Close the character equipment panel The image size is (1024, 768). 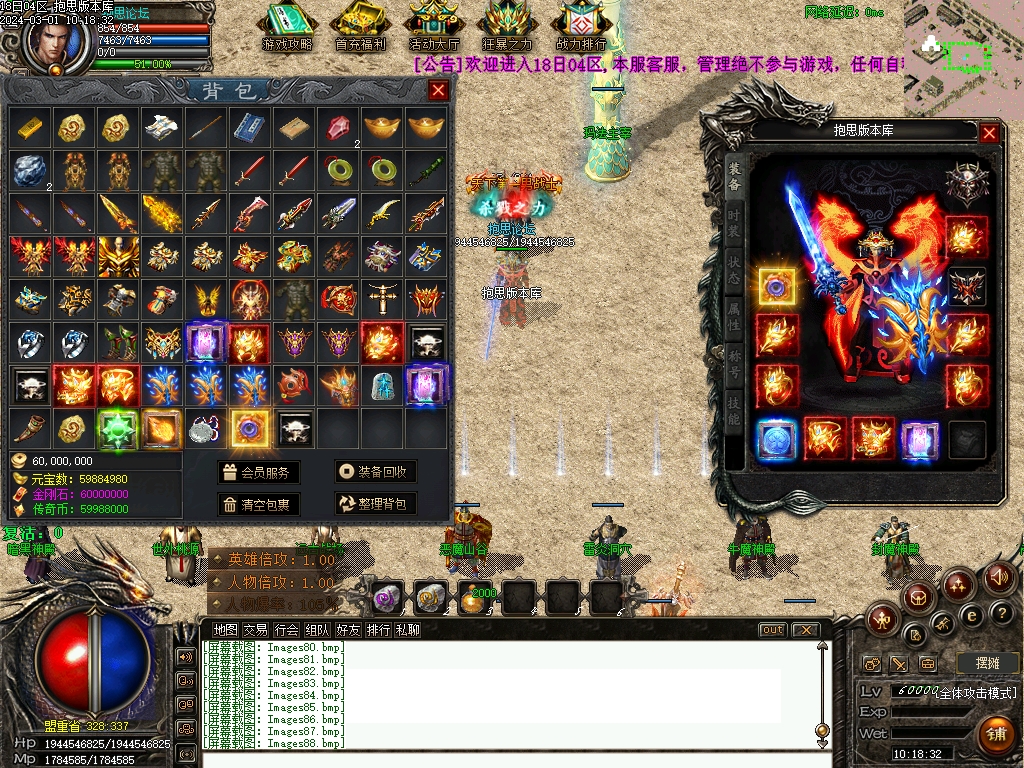coord(989,132)
